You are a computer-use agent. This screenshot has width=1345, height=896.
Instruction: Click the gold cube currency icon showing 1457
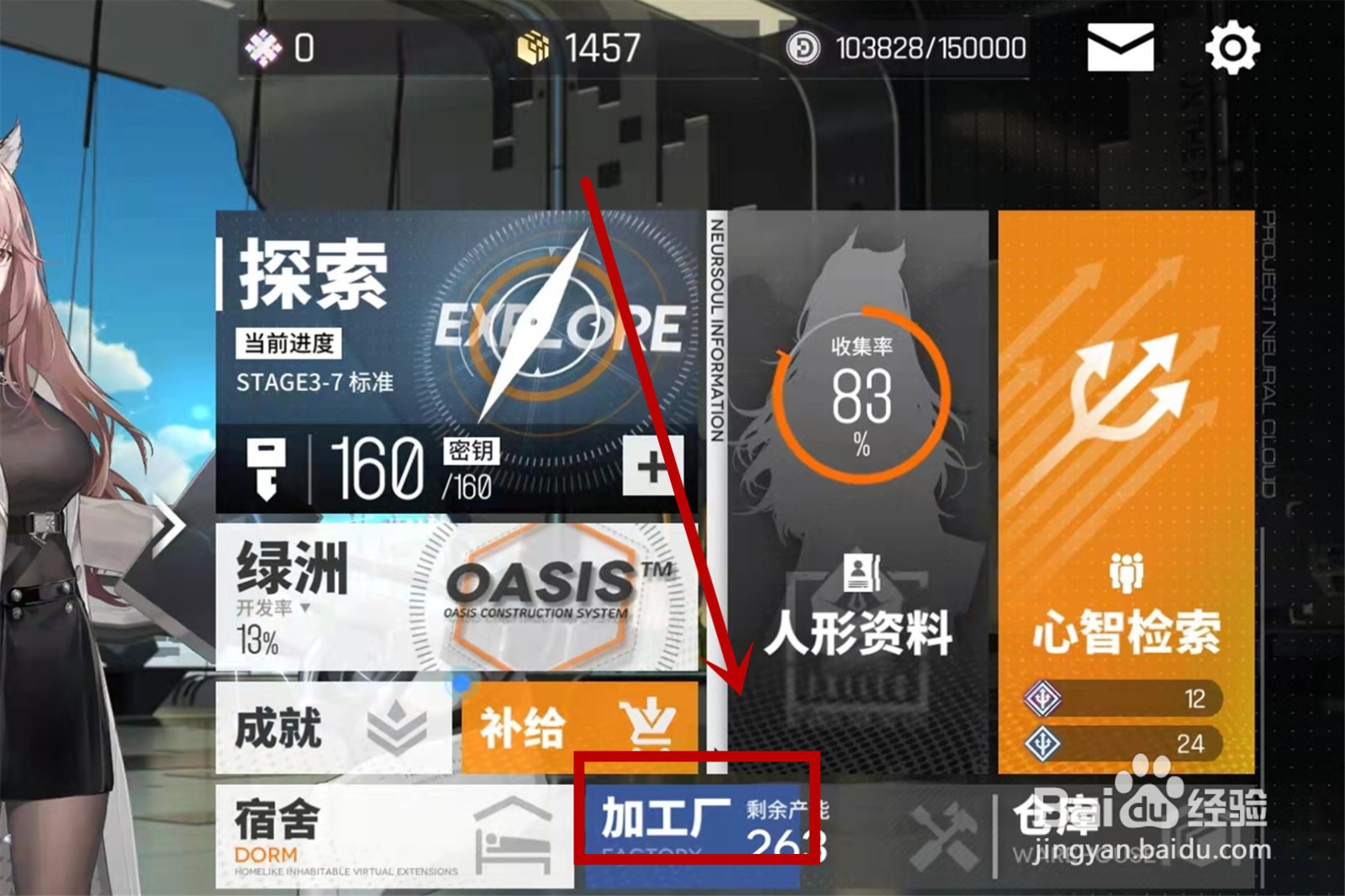(x=533, y=49)
